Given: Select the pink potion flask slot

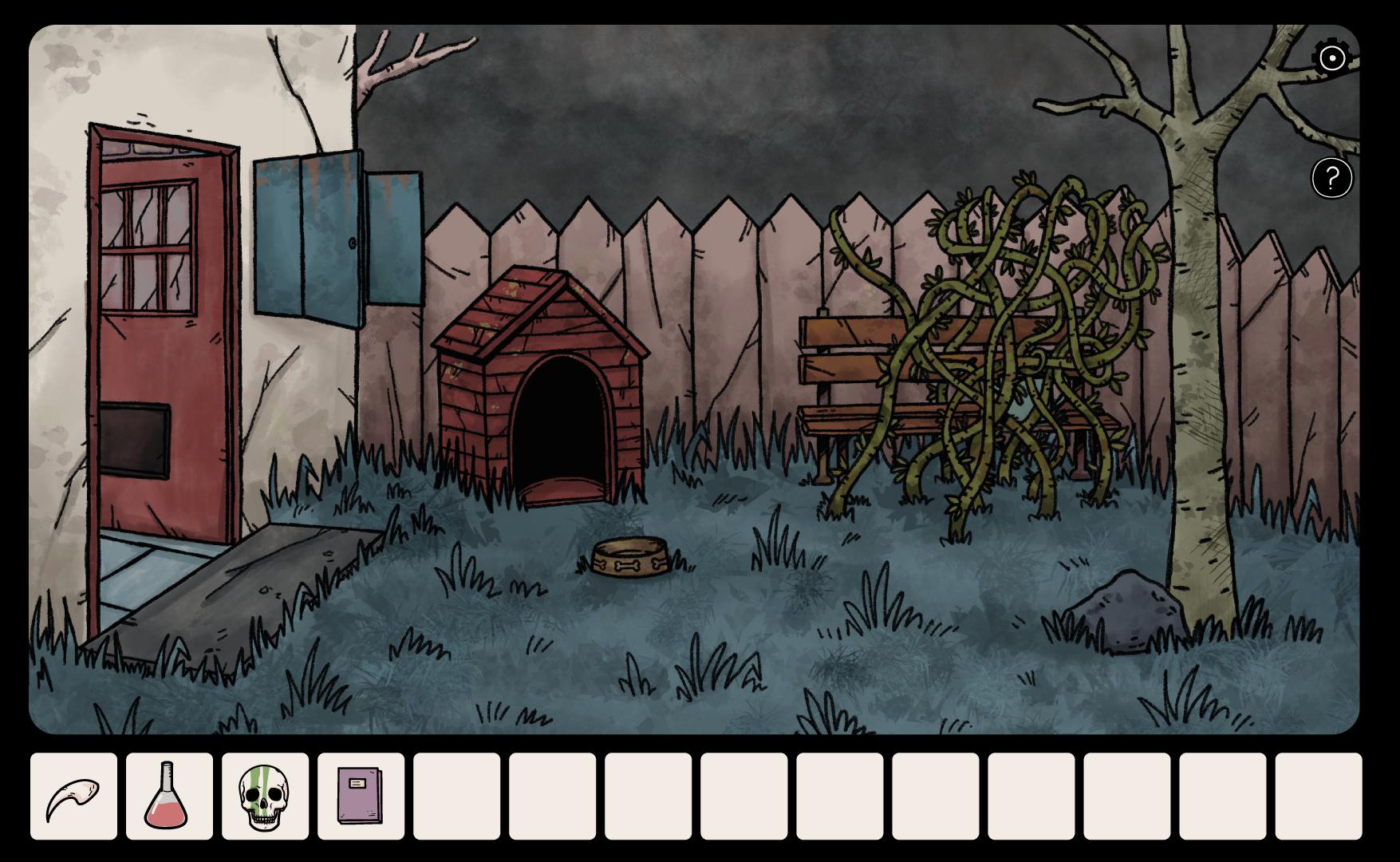Looking at the screenshot, I should tap(169, 796).
